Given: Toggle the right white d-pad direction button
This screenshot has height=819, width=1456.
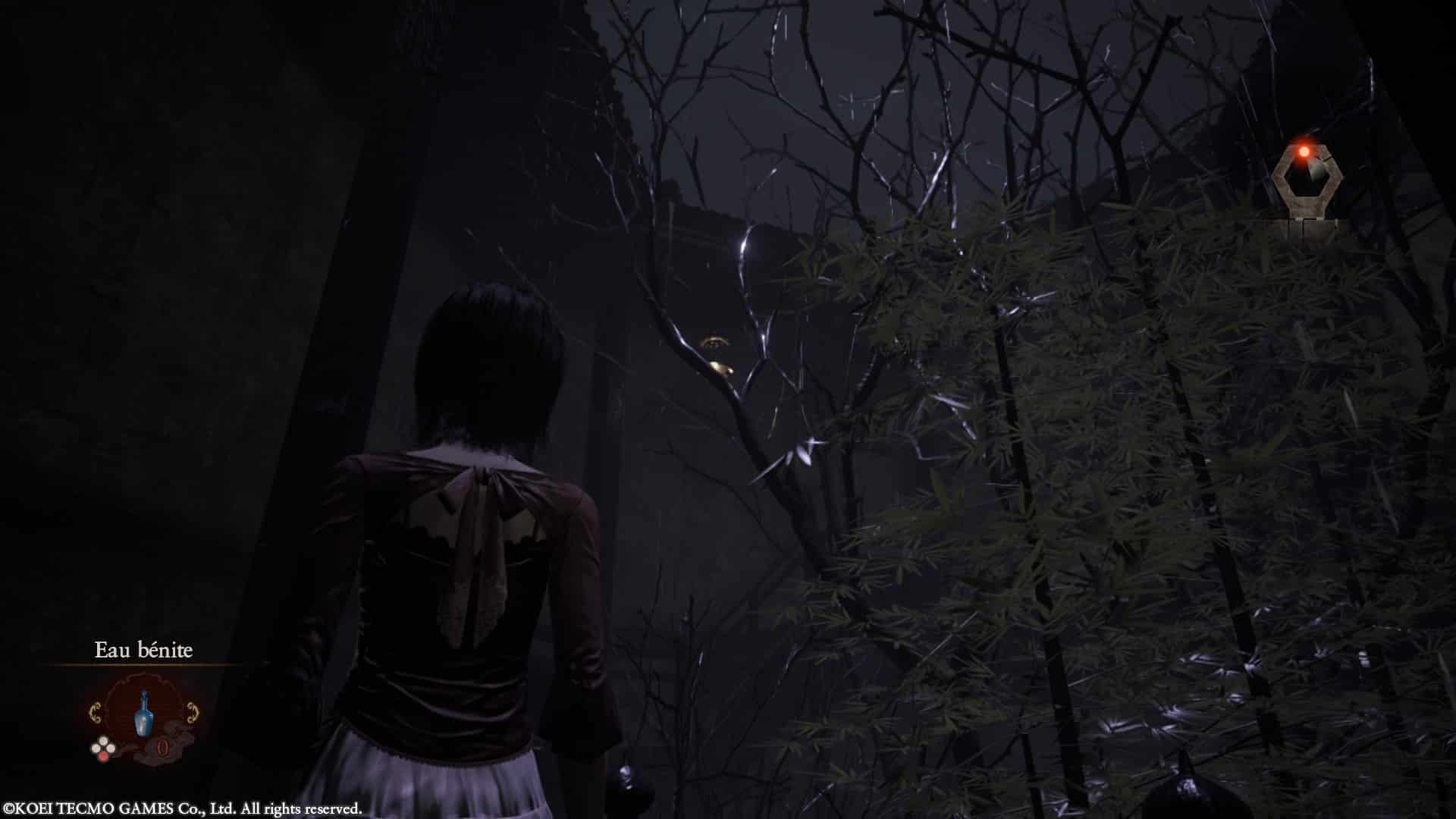Looking at the screenshot, I should (x=110, y=748).
